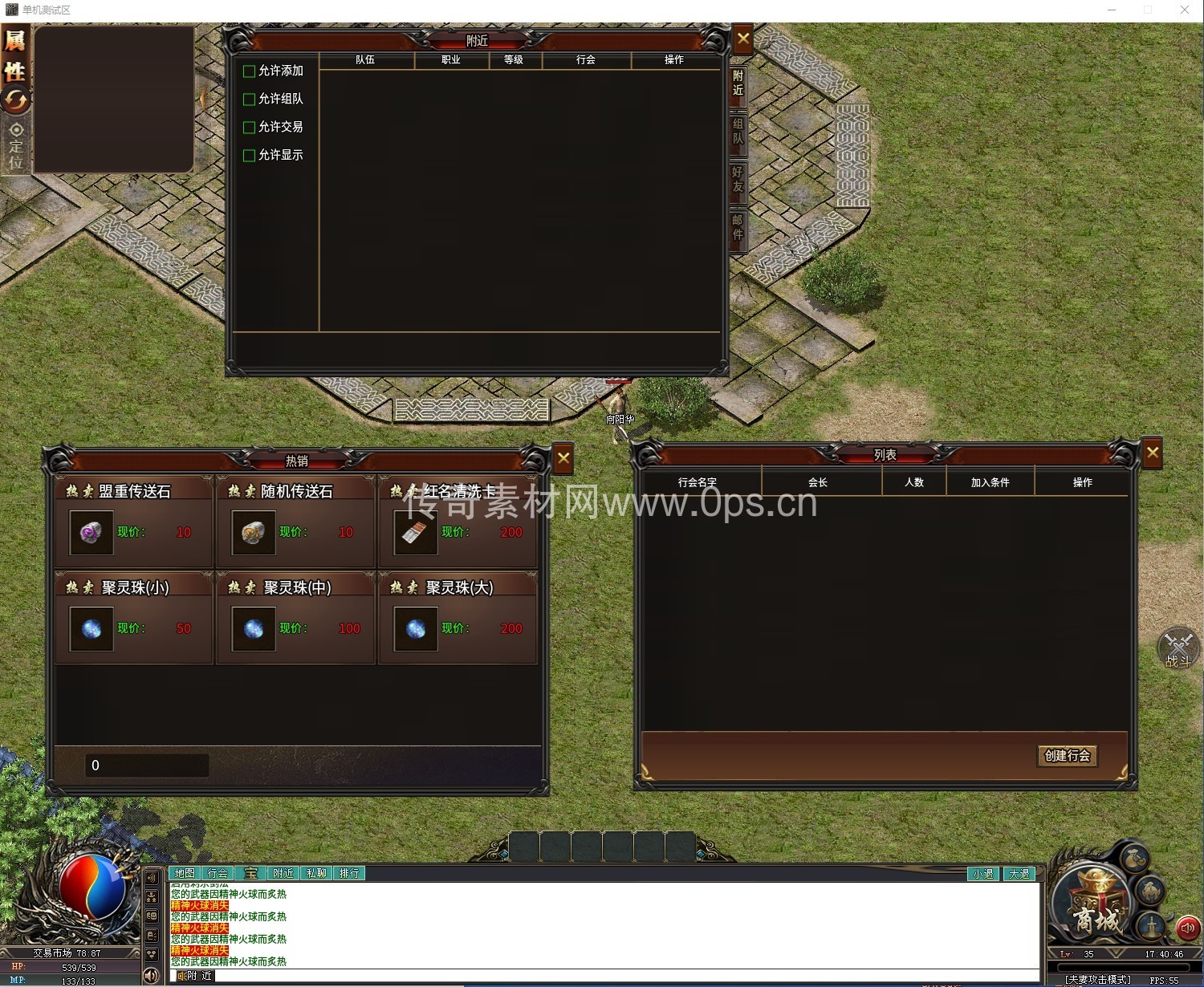Click the 小退 logout button

pyautogui.click(x=983, y=874)
